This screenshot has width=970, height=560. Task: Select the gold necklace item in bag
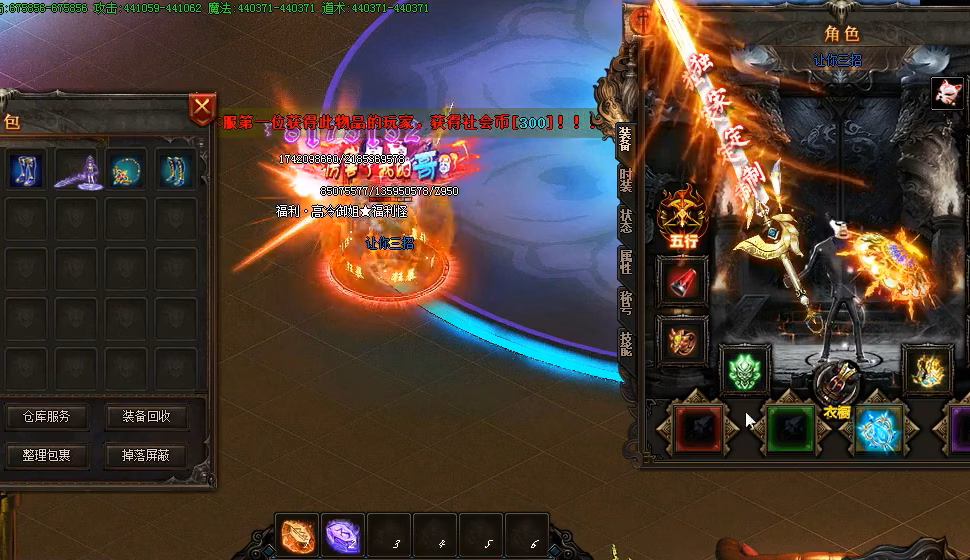pyautogui.click(x=127, y=169)
